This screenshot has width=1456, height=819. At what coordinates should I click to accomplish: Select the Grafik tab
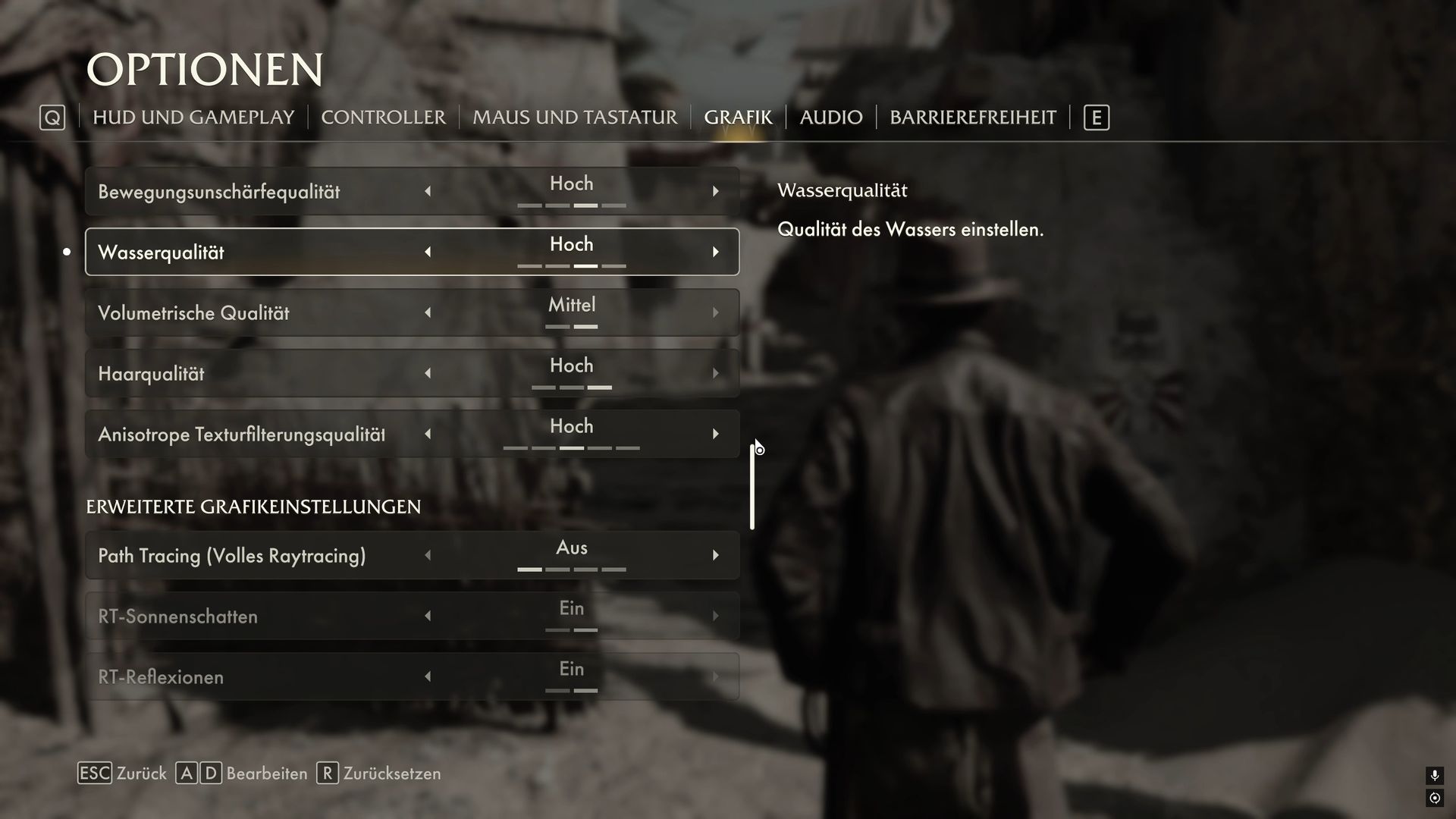[737, 118]
